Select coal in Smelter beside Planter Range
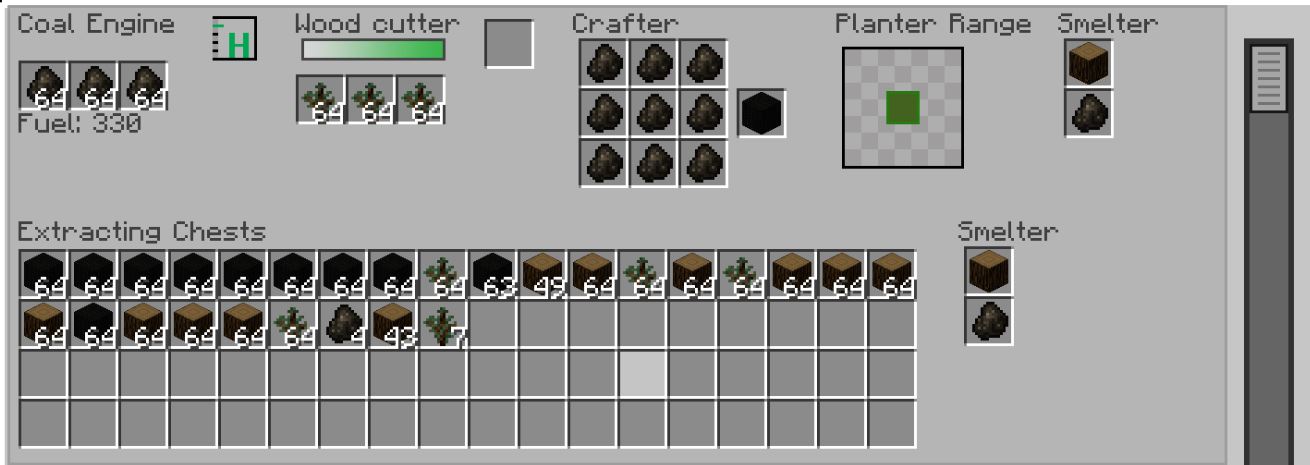 coord(1088,113)
